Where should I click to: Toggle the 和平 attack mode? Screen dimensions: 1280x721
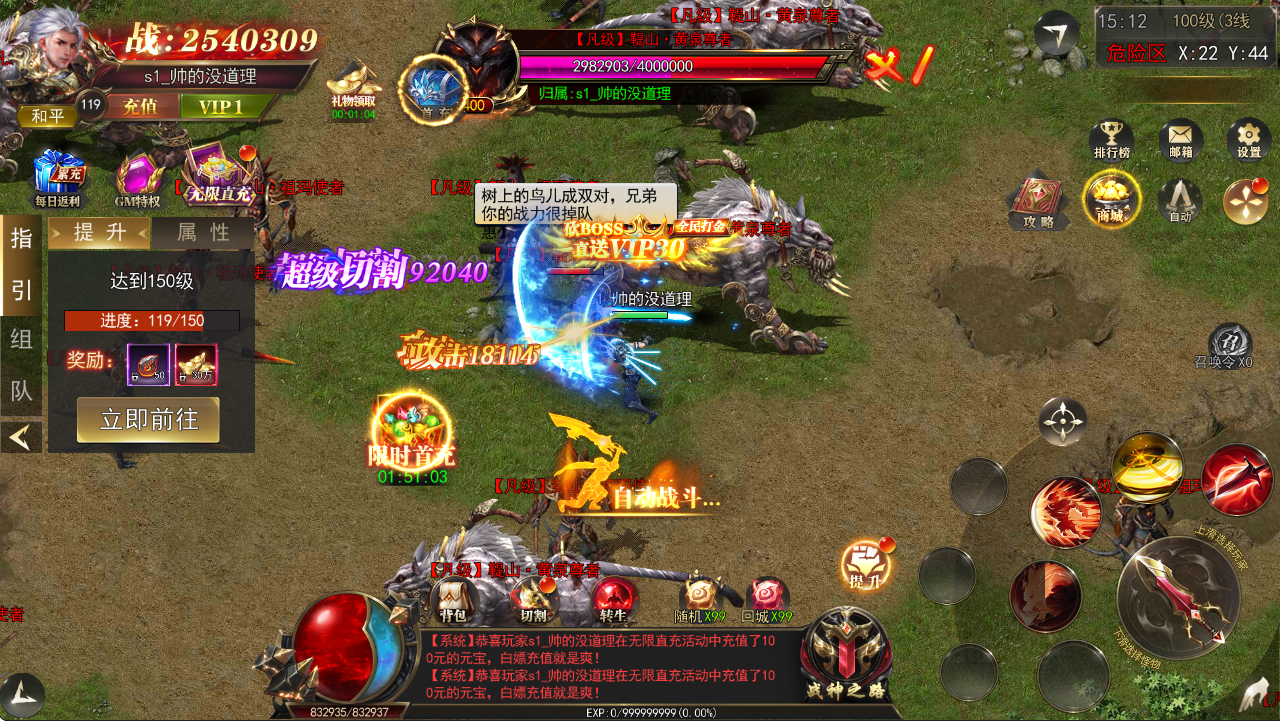(x=47, y=116)
